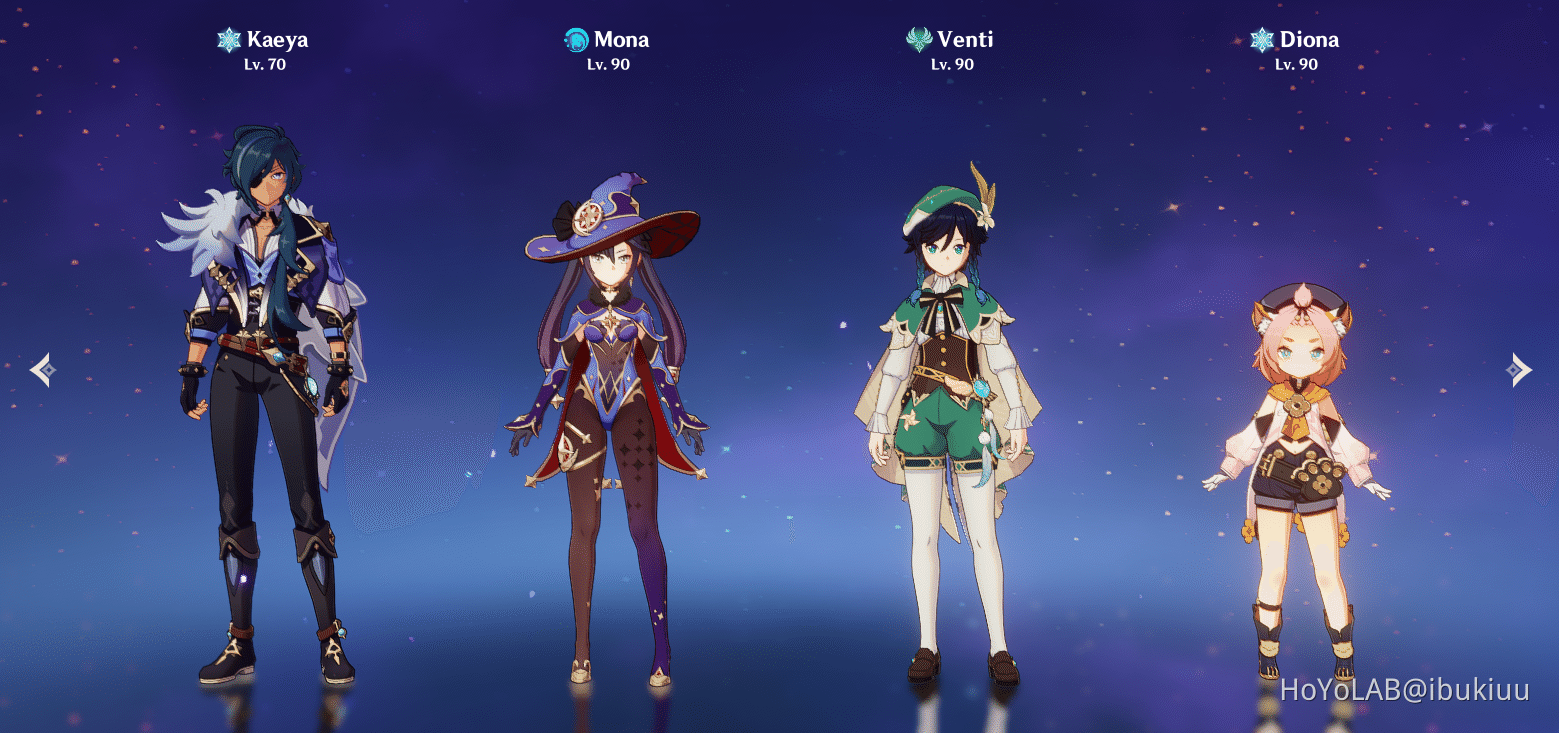Switch focus to the Diona name label
The width and height of the screenshot is (1559, 733).
[1311, 39]
